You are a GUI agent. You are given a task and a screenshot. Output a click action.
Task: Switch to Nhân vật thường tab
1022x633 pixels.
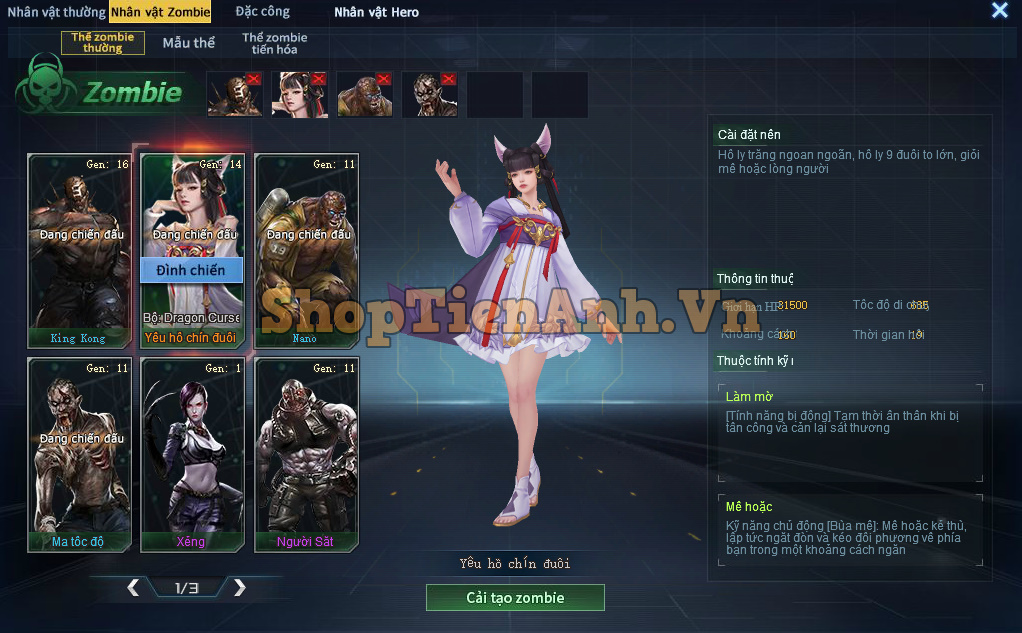pos(56,12)
